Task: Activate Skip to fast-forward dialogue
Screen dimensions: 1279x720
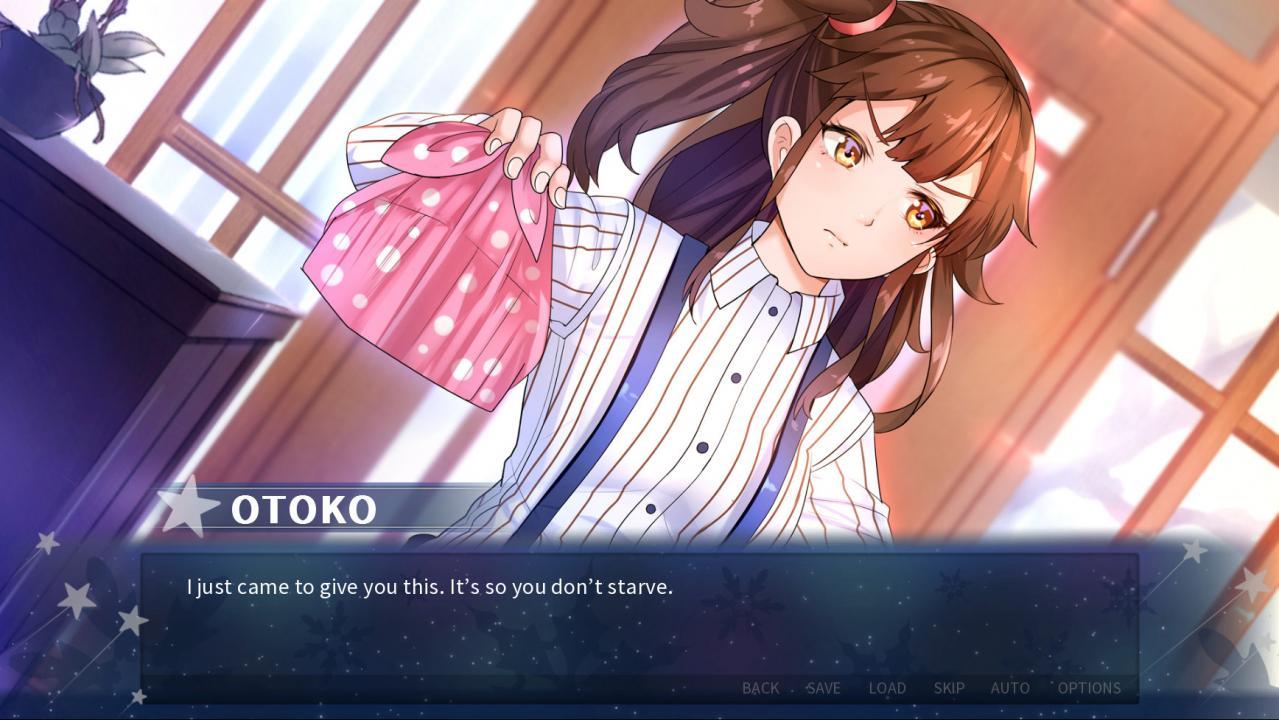Action: (x=949, y=688)
